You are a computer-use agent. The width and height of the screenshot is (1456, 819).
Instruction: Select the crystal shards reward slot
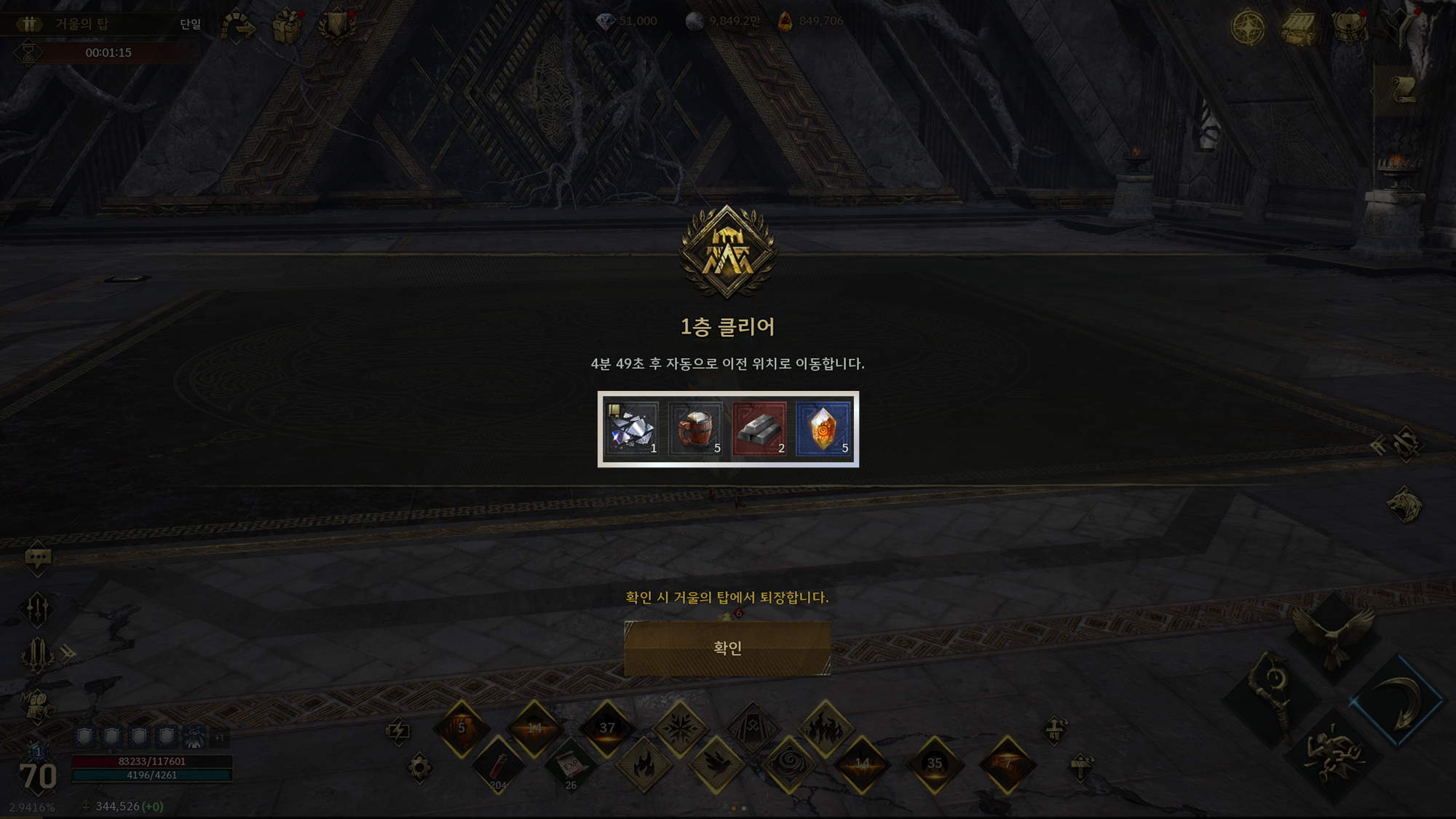coord(631,430)
